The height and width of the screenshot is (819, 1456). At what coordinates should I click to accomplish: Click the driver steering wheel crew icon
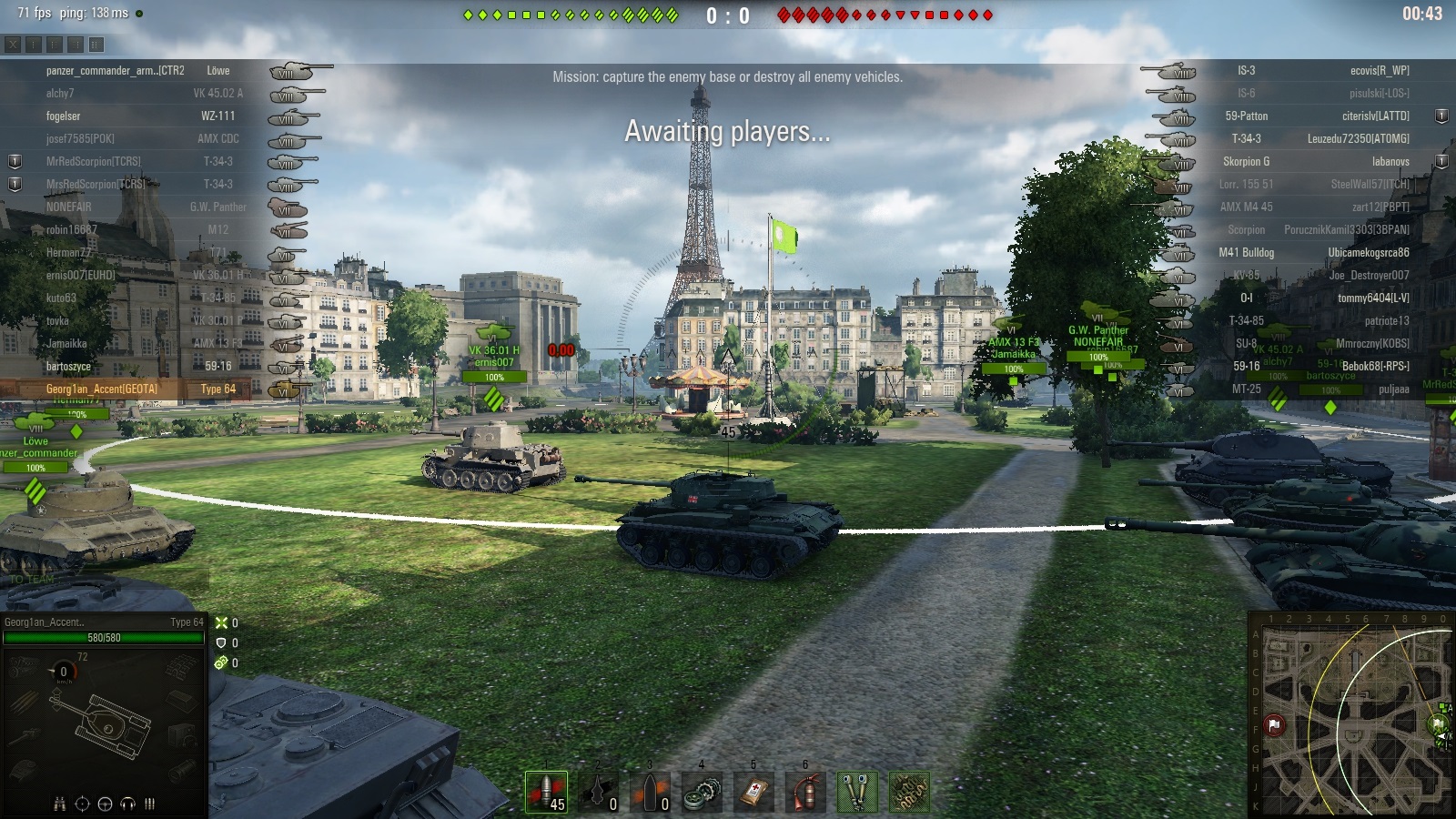(x=105, y=804)
